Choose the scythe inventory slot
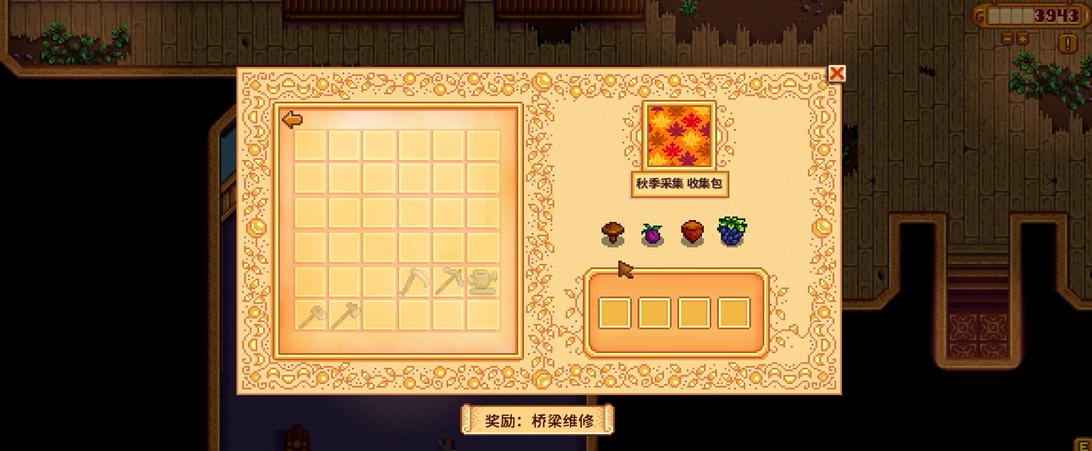 point(413,281)
